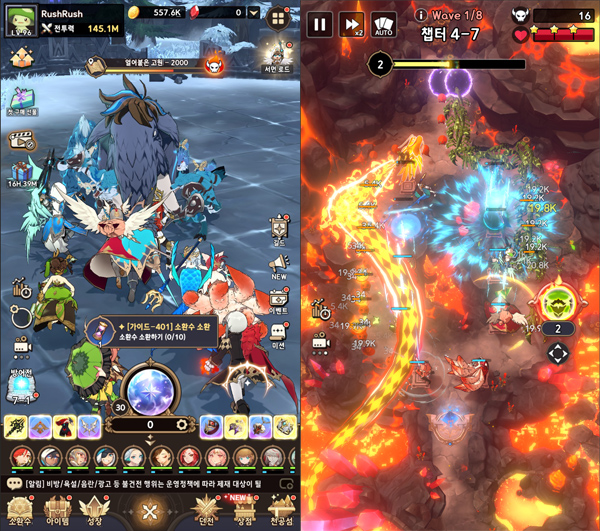This screenshot has width=600, height=531.
Task: Open the 소환수 summons tab
Action: [22, 510]
